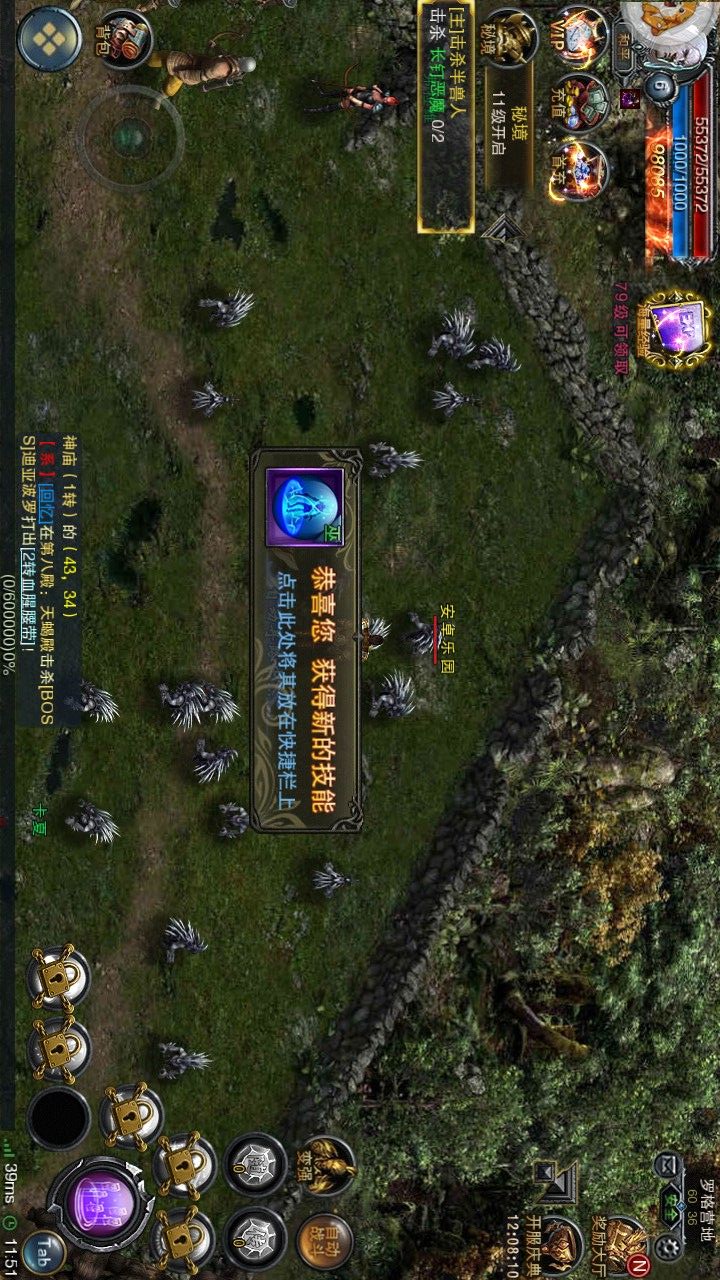Open the mail envelope icon
Screen dimensions: 720x1280
666,1165
